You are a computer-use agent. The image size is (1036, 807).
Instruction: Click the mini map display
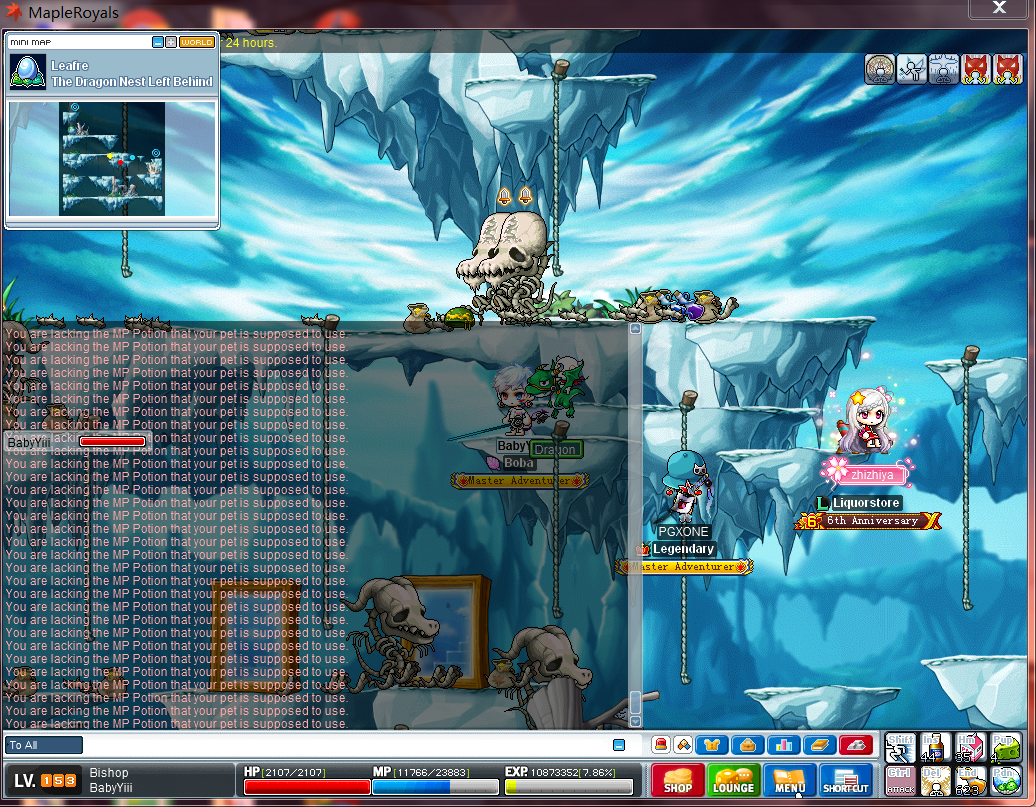click(x=112, y=158)
